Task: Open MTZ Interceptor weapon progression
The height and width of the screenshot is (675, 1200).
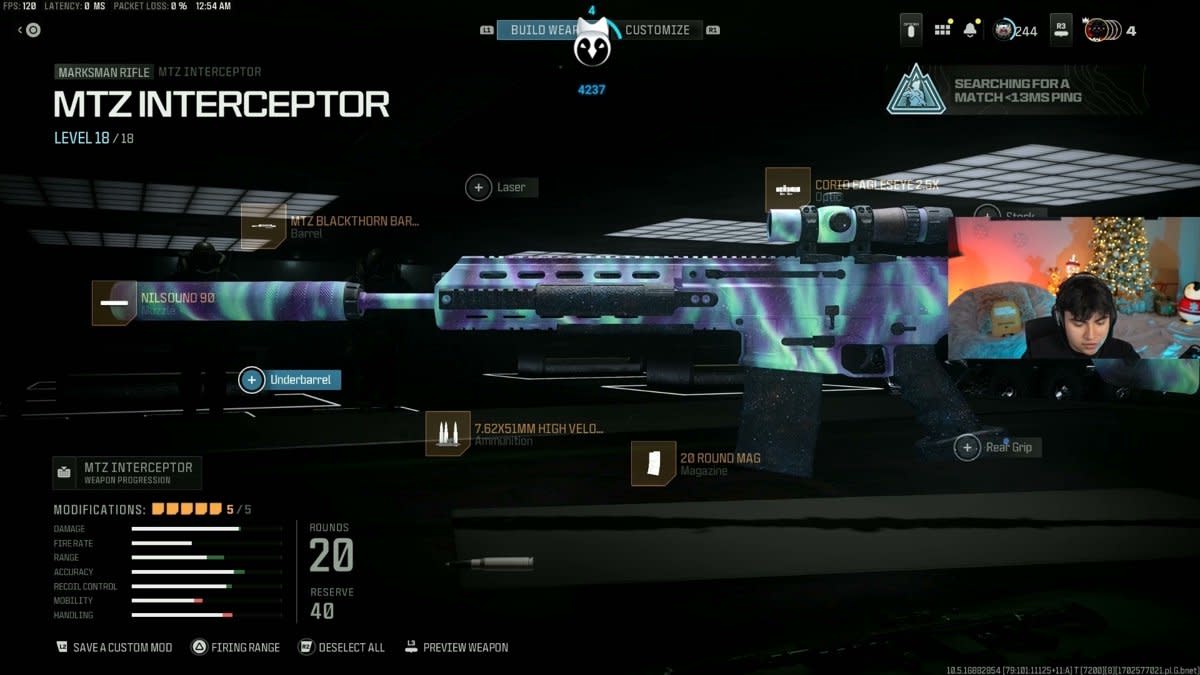Action: click(127, 472)
